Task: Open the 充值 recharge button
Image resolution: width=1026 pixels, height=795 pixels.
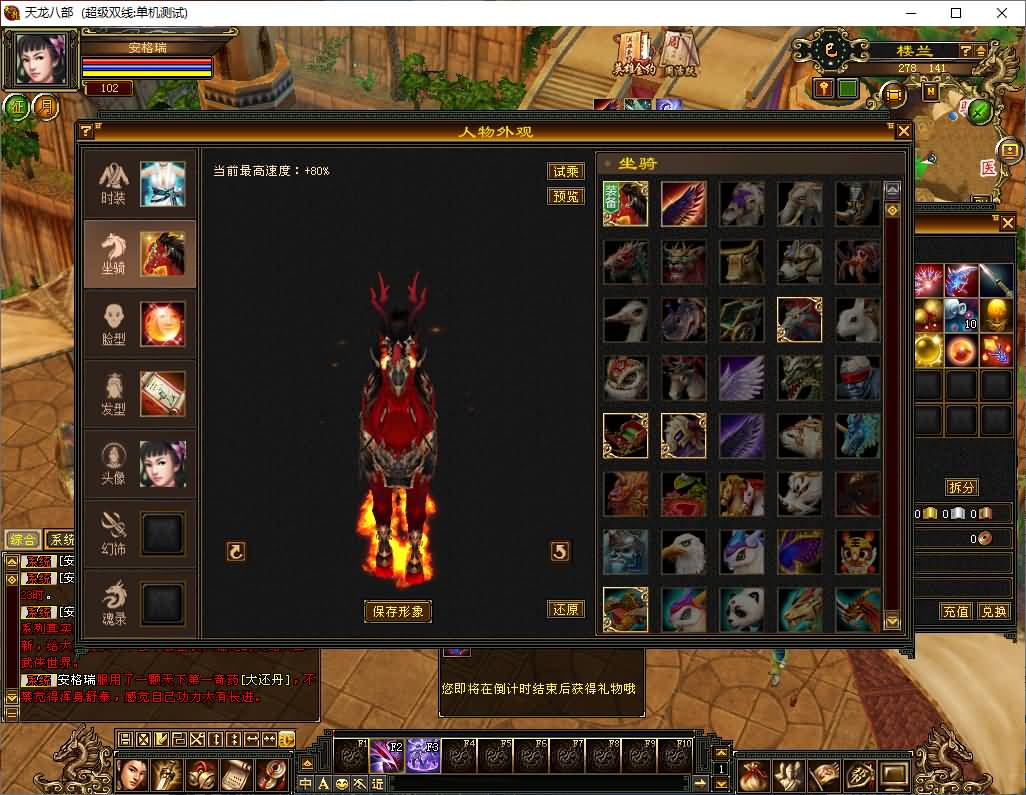Action: coord(956,611)
